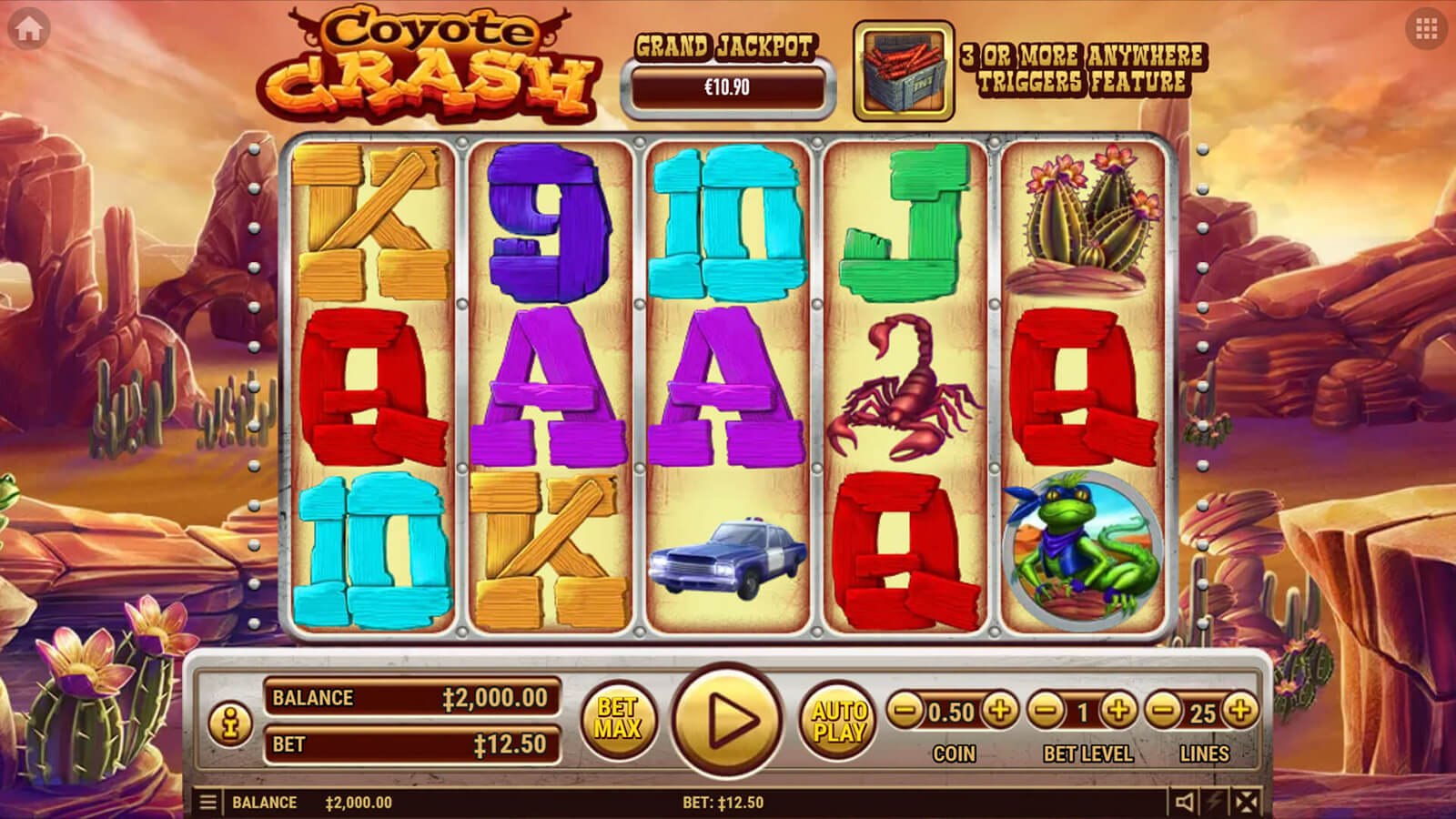Decrease the coin value

point(905,711)
